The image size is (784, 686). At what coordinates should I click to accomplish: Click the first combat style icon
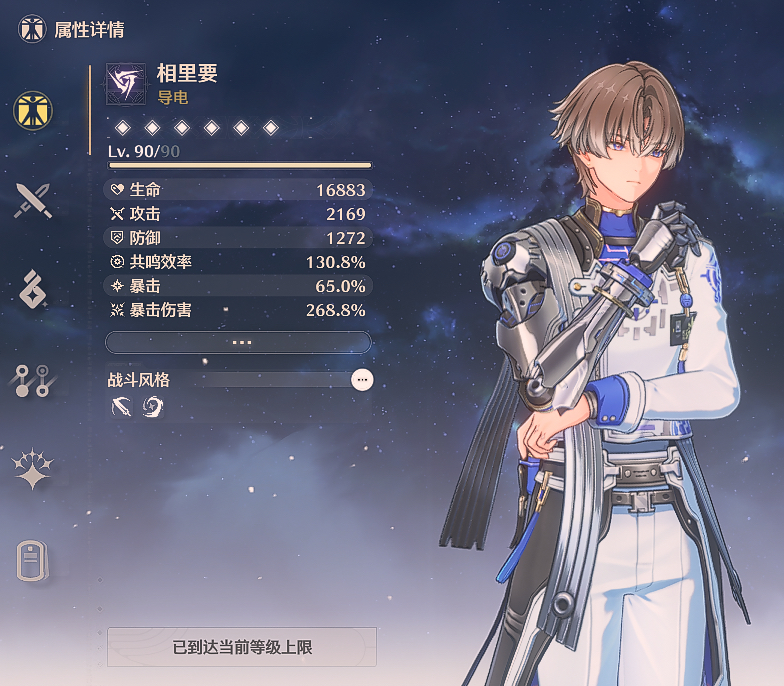coord(122,407)
